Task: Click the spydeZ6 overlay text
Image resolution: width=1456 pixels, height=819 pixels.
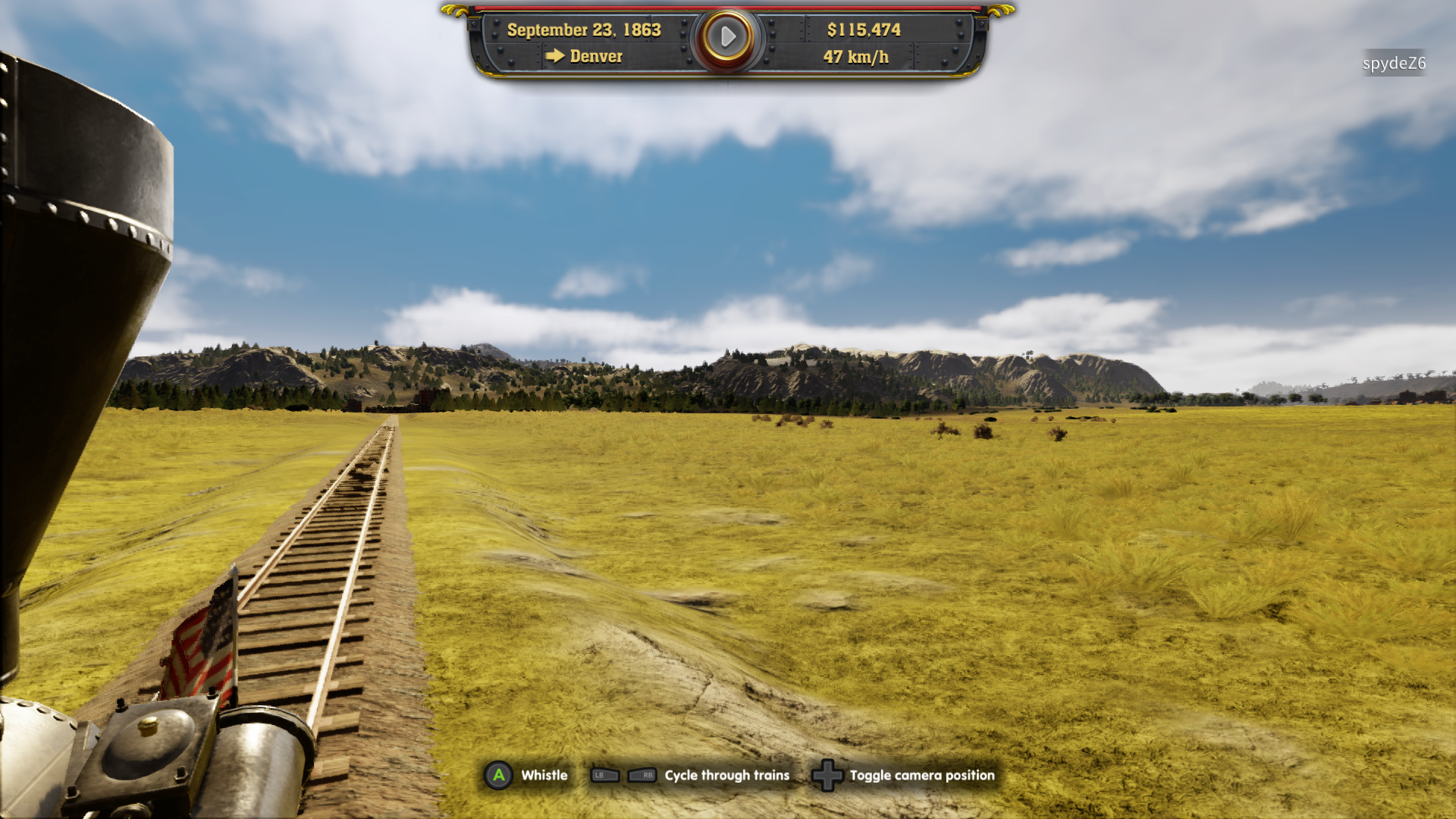Action: tap(1395, 64)
